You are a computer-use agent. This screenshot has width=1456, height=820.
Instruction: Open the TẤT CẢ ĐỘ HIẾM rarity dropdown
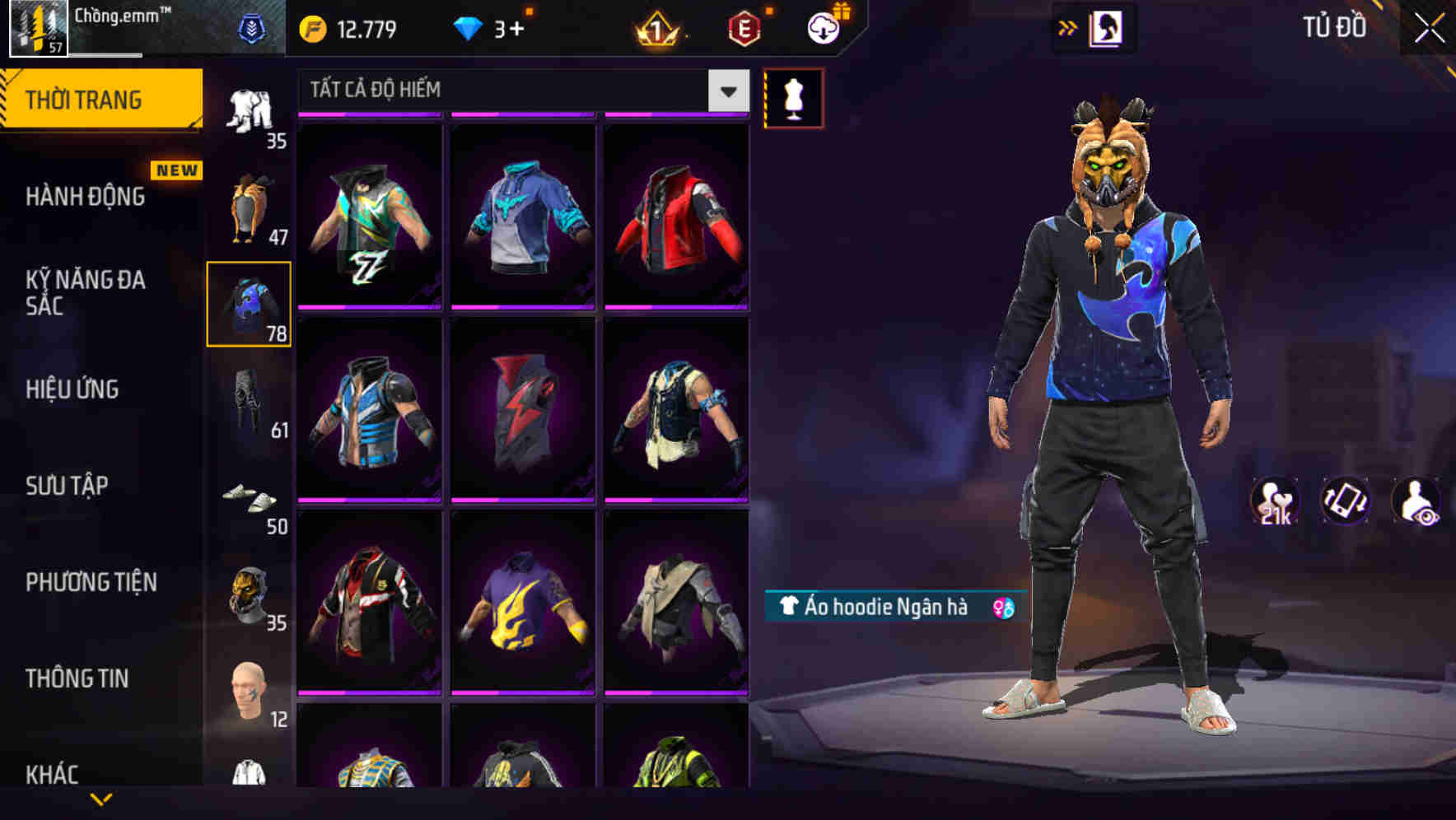[x=520, y=90]
